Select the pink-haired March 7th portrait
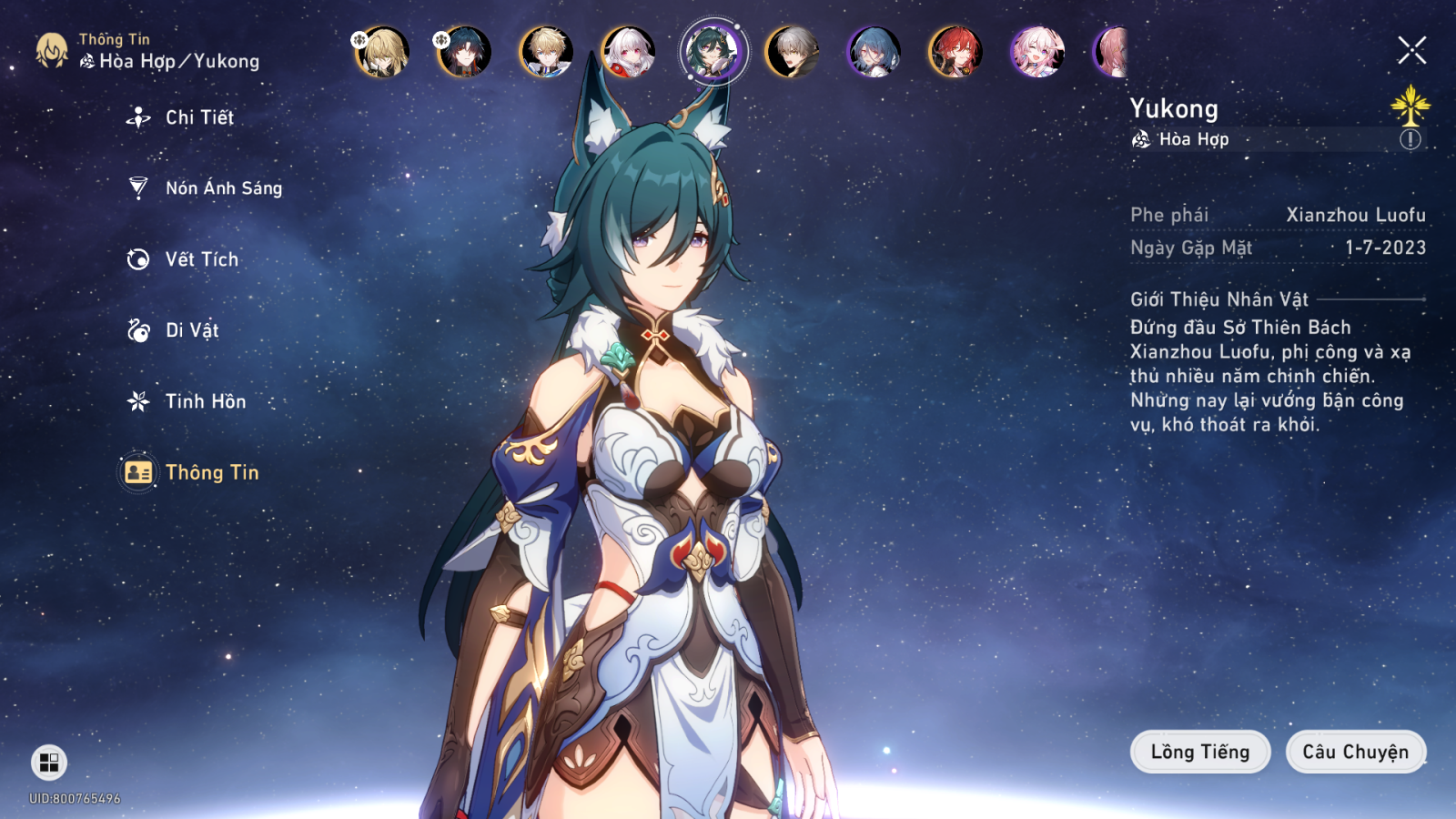 pos(1037,52)
